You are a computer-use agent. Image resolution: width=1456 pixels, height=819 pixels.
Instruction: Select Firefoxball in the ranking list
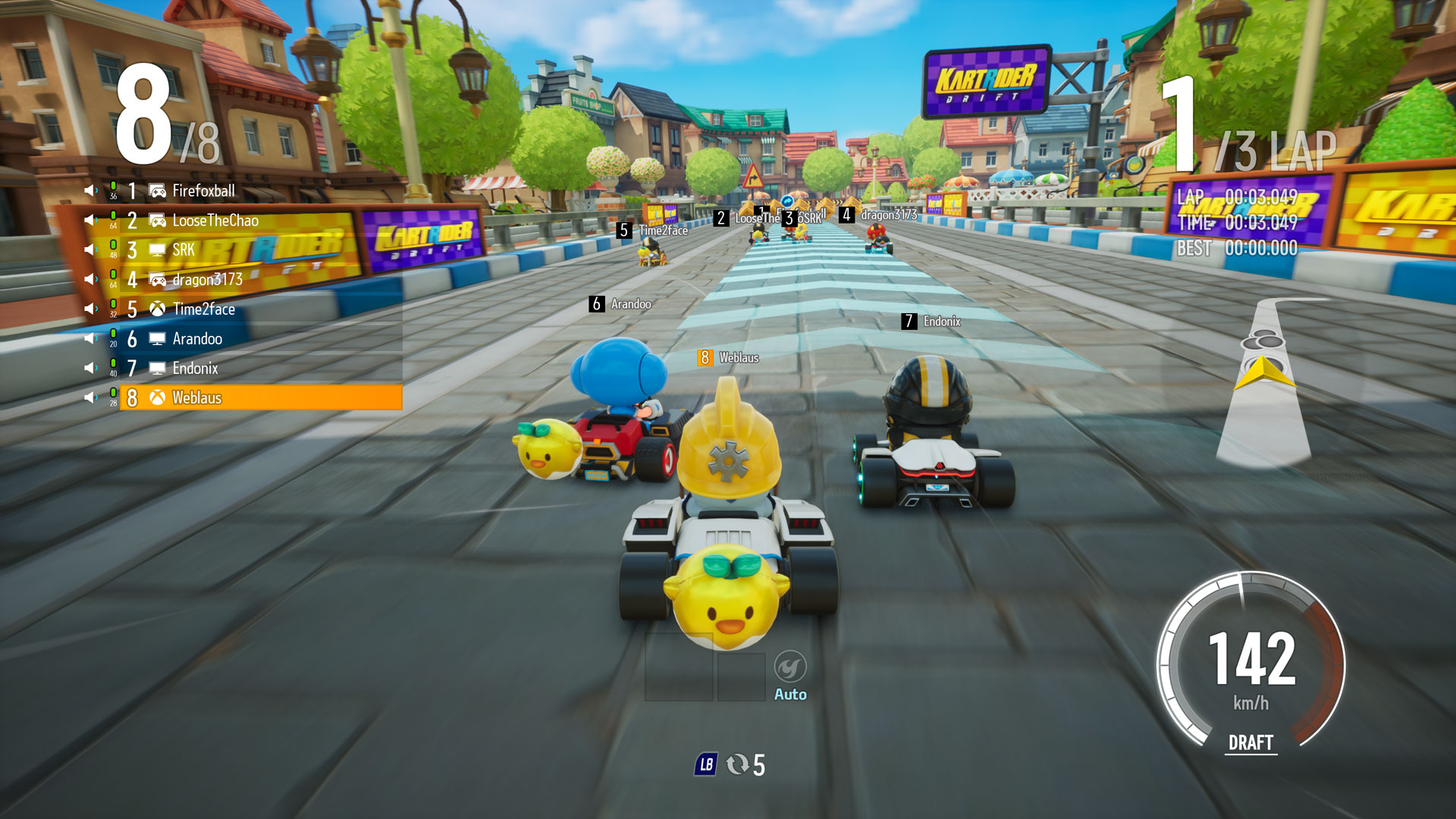point(203,191)
